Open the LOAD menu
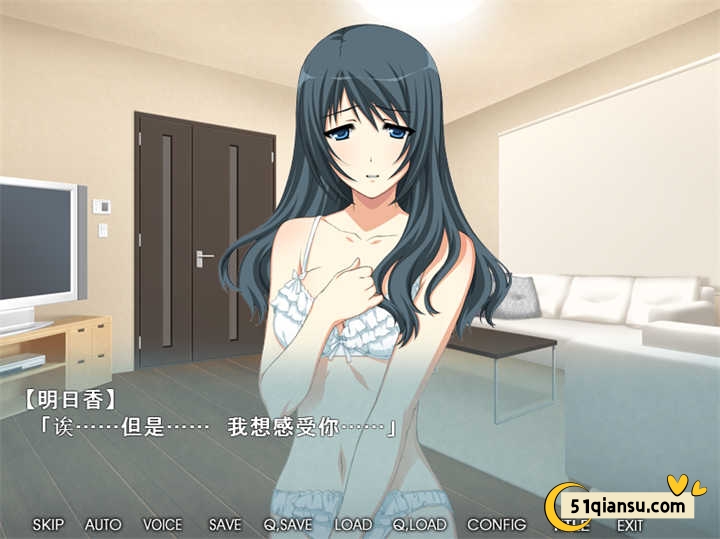Image resolution: width=720 pixels, height=539 pixels. pos(353,524)
